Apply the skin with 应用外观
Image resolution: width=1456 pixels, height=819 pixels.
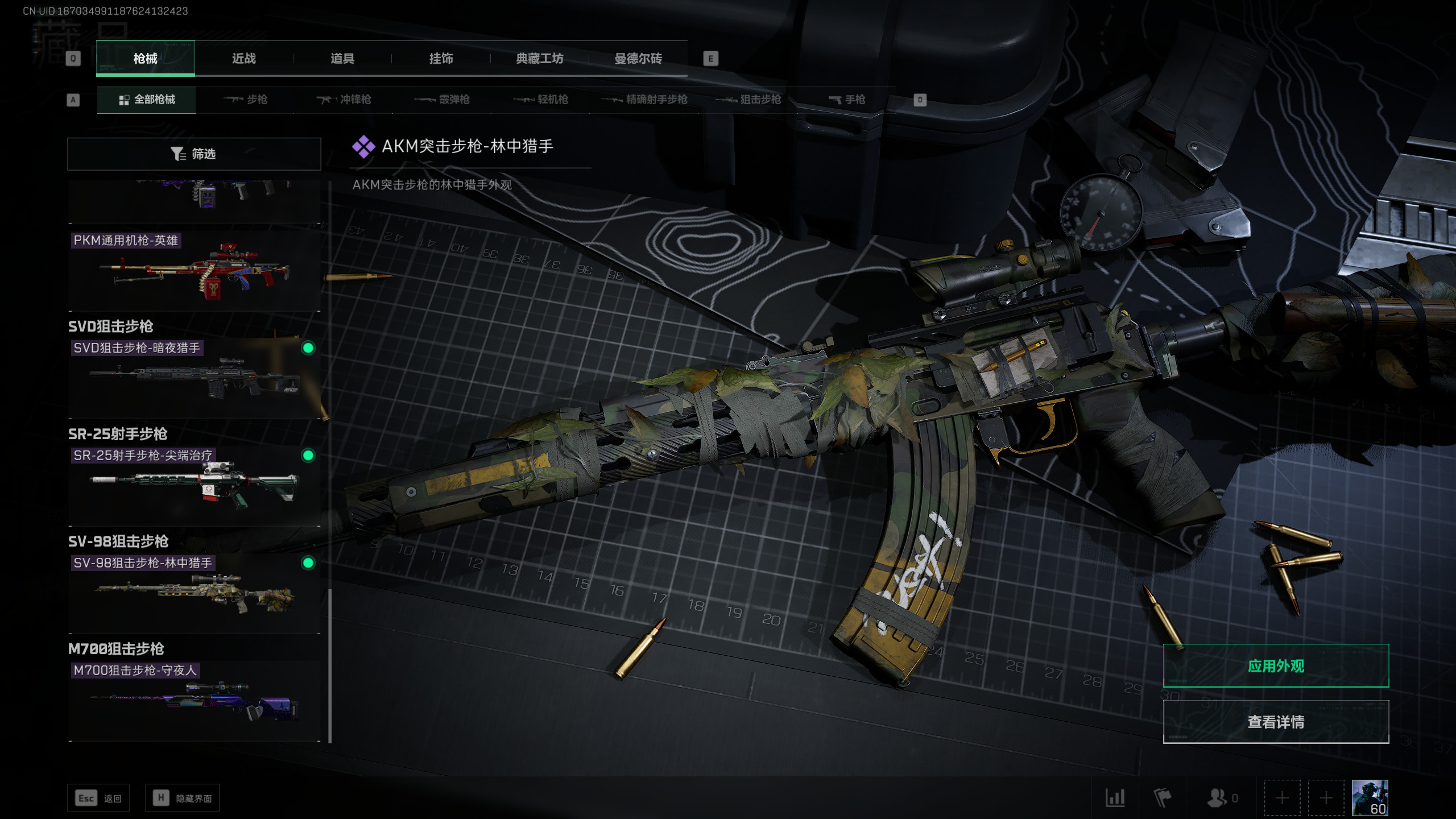click(x=1276, y=666)
